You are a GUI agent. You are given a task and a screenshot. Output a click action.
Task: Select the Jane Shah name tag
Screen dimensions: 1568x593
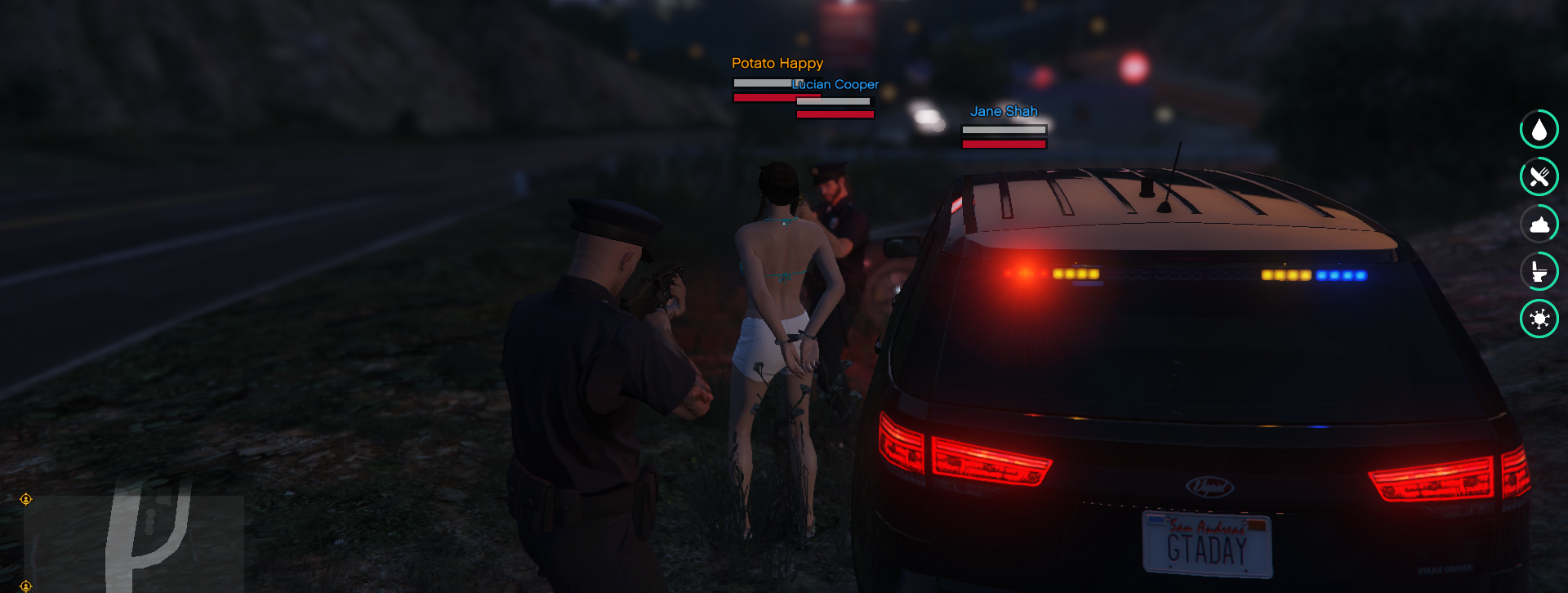[x=1003, y=111]
